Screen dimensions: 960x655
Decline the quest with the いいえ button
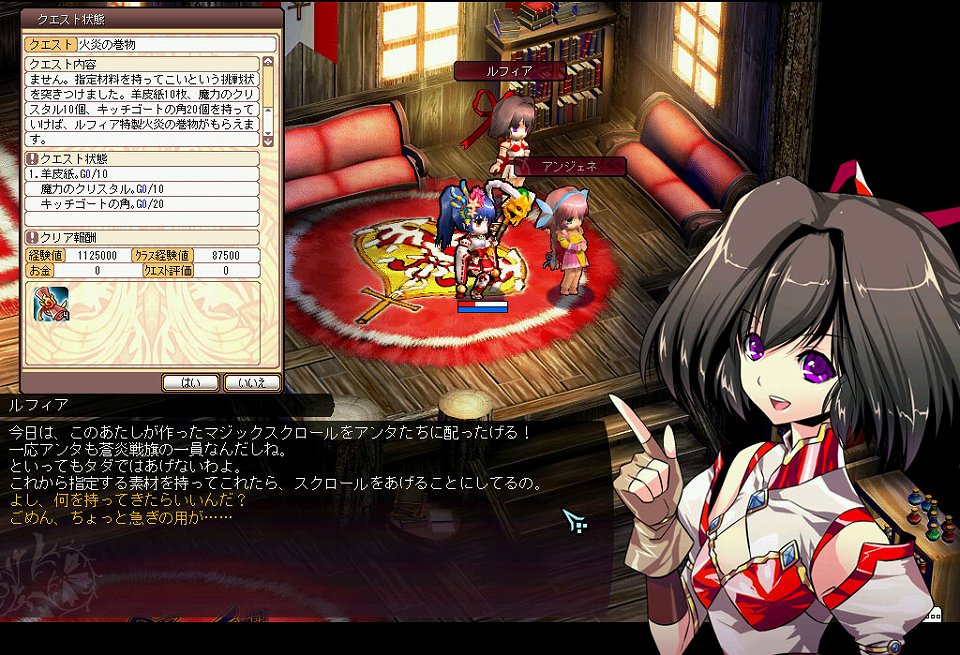coord(251,382)
